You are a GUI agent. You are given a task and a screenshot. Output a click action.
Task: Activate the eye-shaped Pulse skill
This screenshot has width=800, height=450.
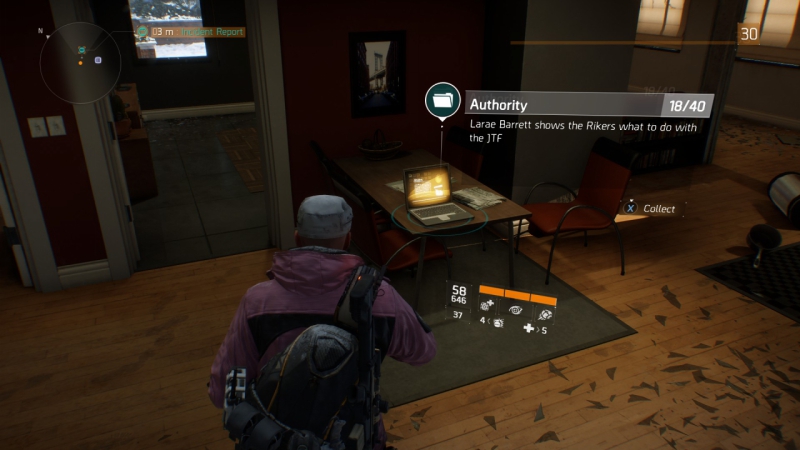pos(518,311)
